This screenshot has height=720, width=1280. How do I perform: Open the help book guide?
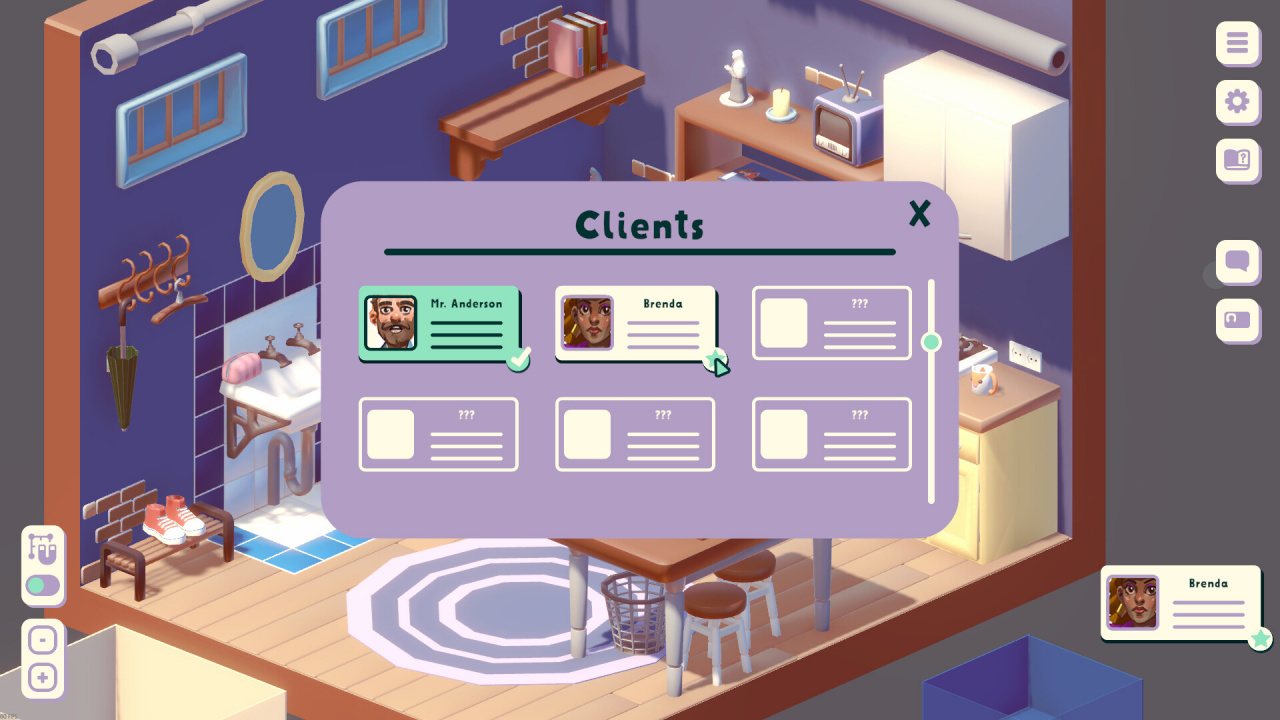[1237, 160]
